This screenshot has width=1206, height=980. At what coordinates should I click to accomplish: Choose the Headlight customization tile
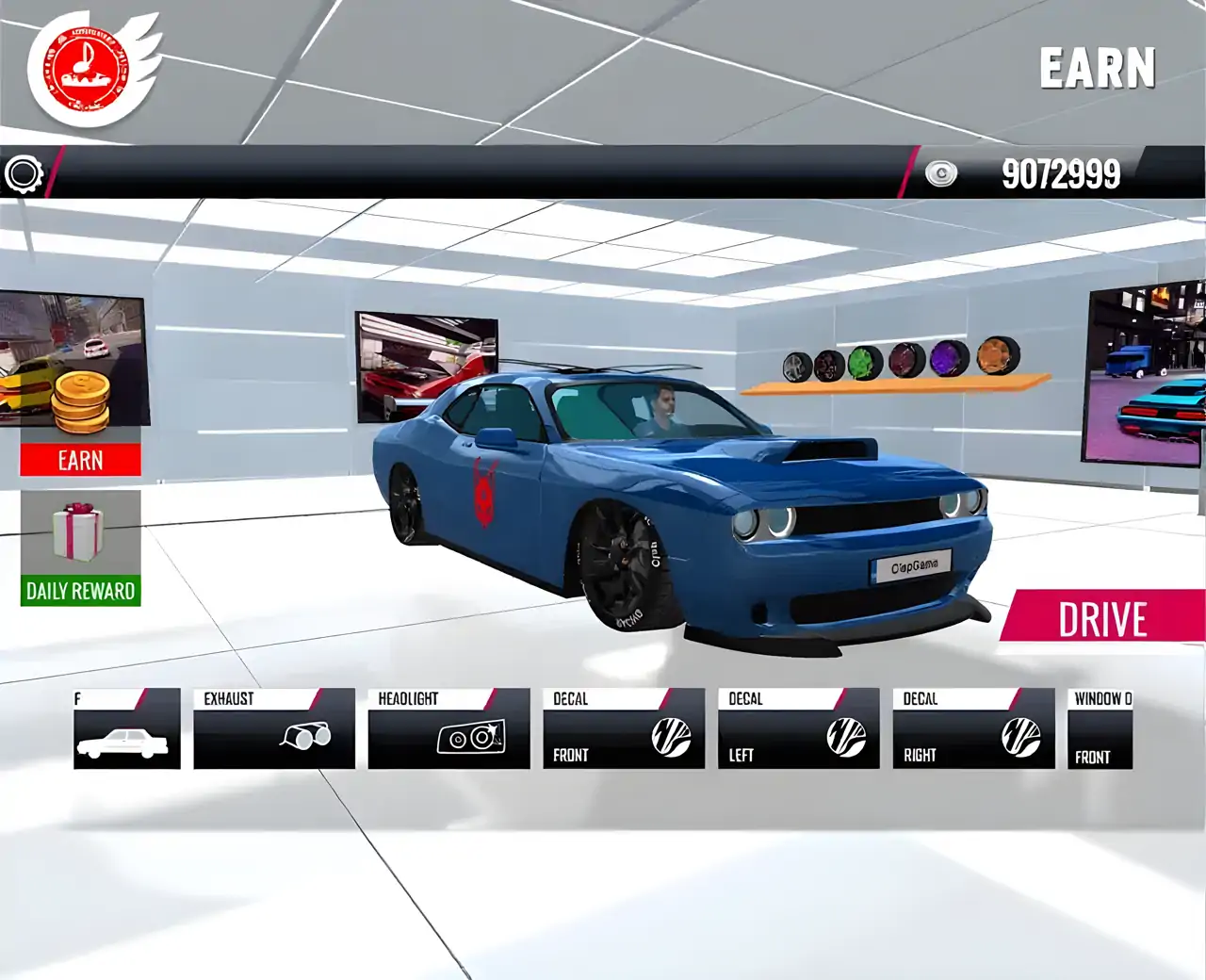(x=448, y=728)
